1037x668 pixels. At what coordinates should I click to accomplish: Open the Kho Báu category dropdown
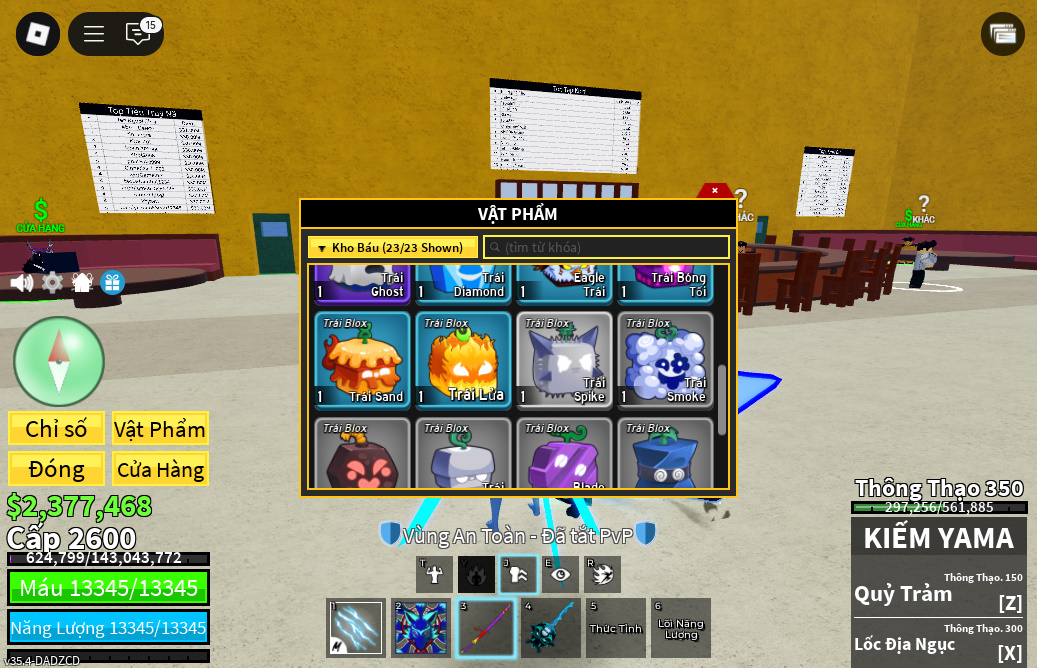[x=393, y=247]
